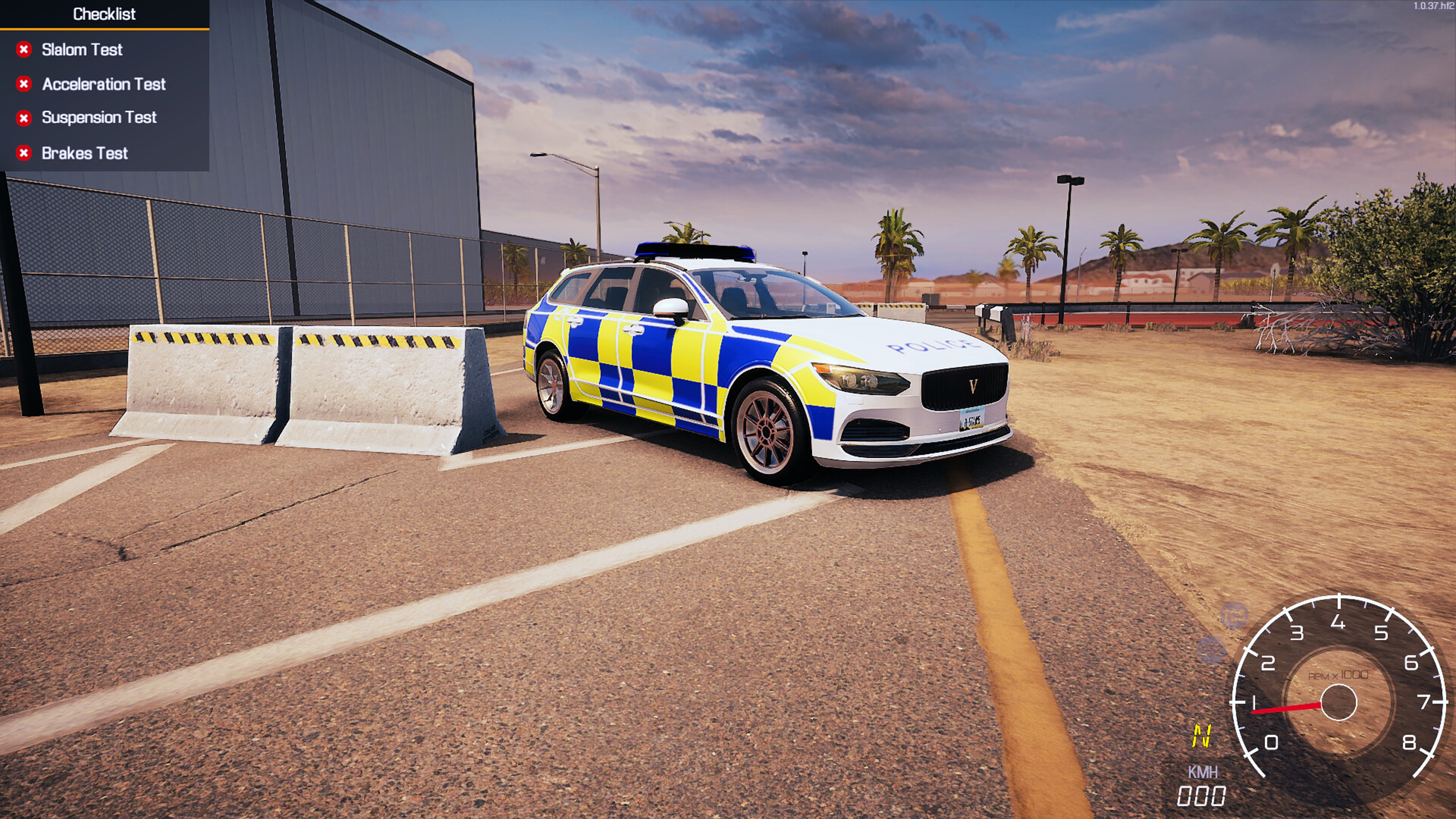Click the red X icon beside Slalom Test
1456x819 pixels.
[x=24, y=49]
